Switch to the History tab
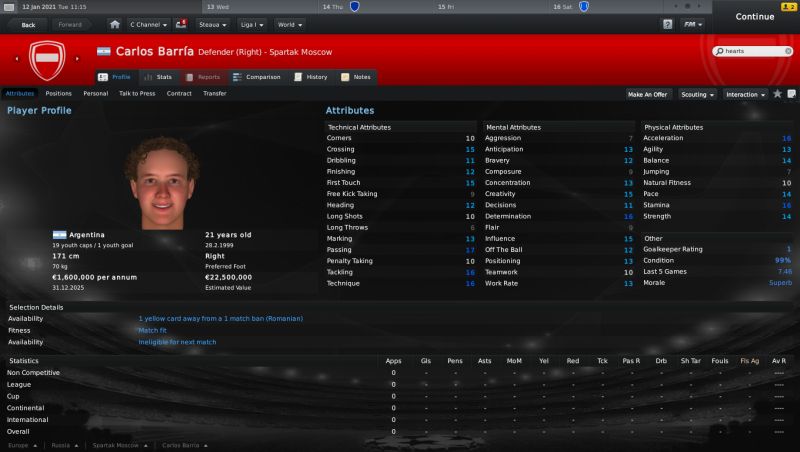This screenshot has width=800, height=452. [311, 76]
